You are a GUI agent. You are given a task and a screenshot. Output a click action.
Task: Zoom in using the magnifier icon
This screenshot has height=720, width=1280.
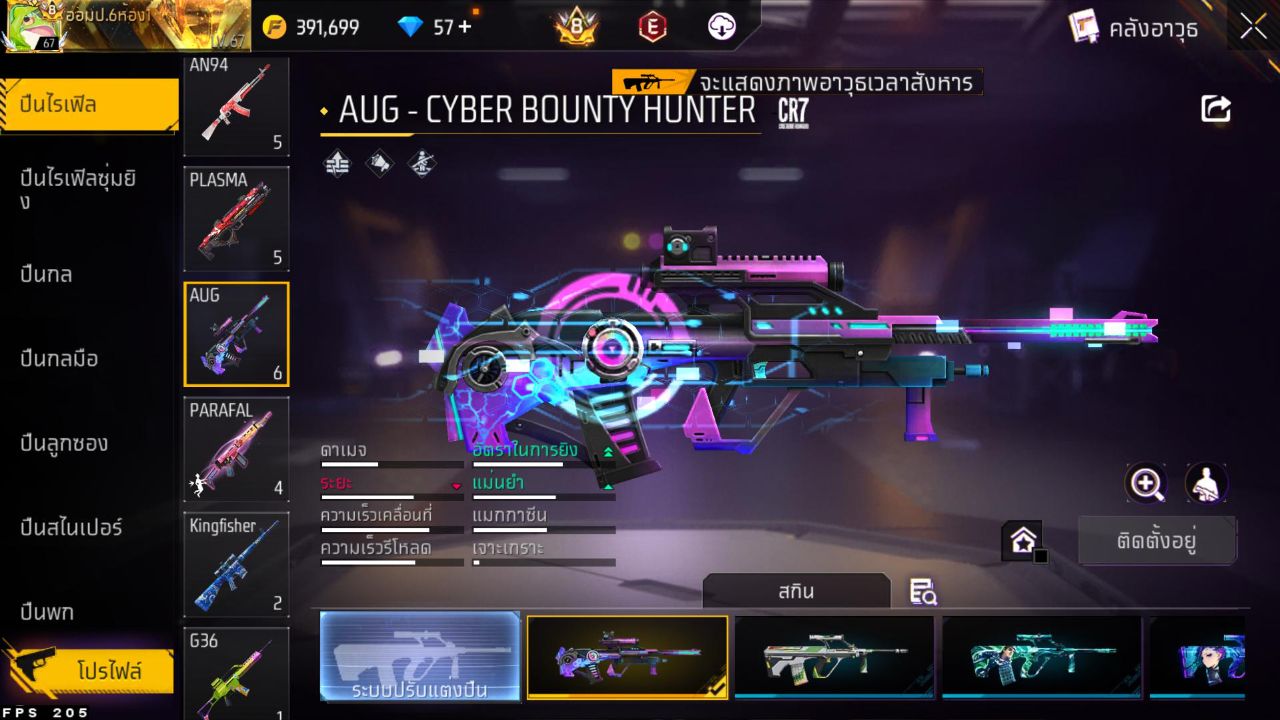tap(1146, 485)
